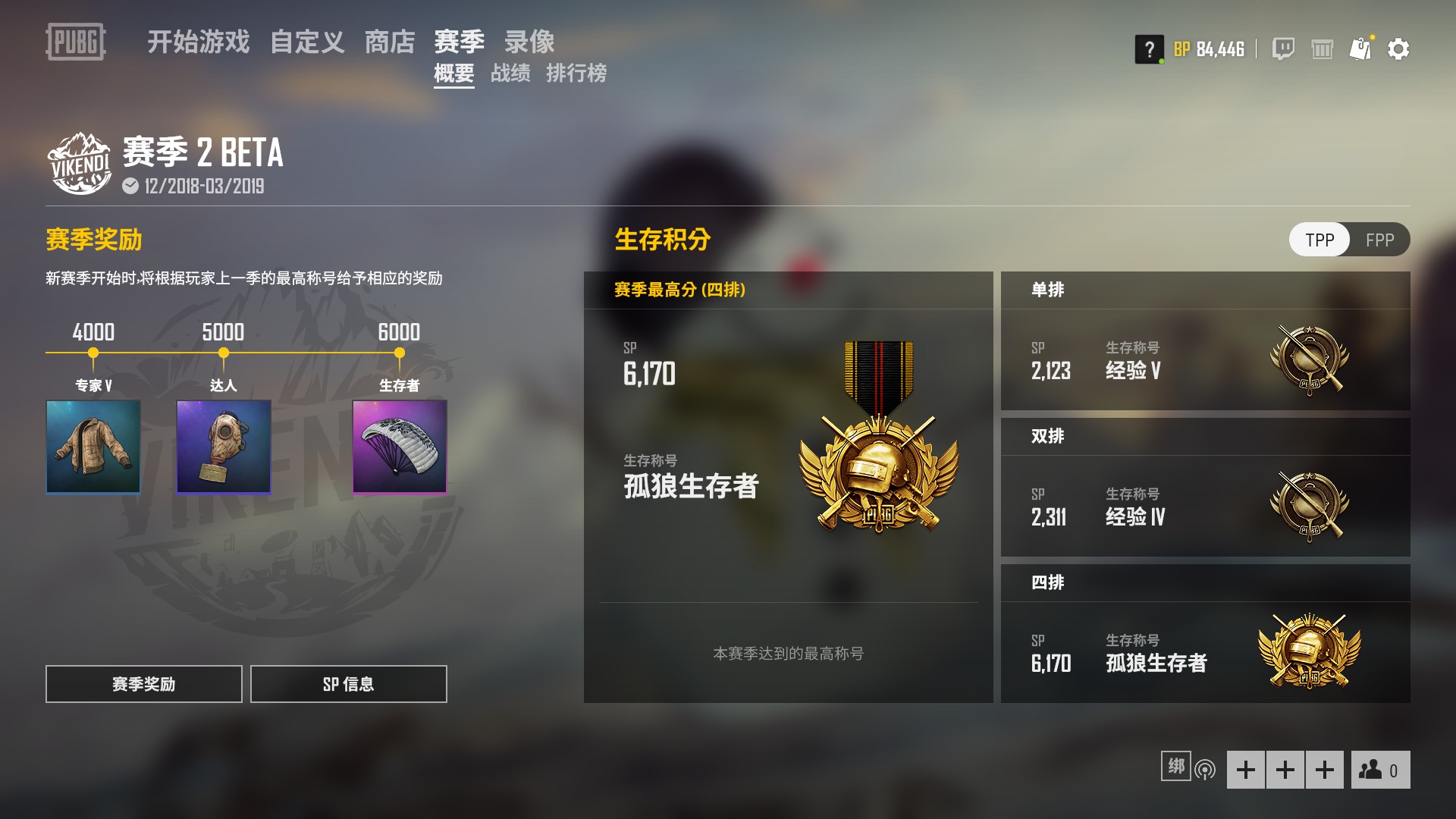Click the first plus slot to invite teammate
The height and width of the screenshot is (819, 1456).
click(x=1247, y=769)
